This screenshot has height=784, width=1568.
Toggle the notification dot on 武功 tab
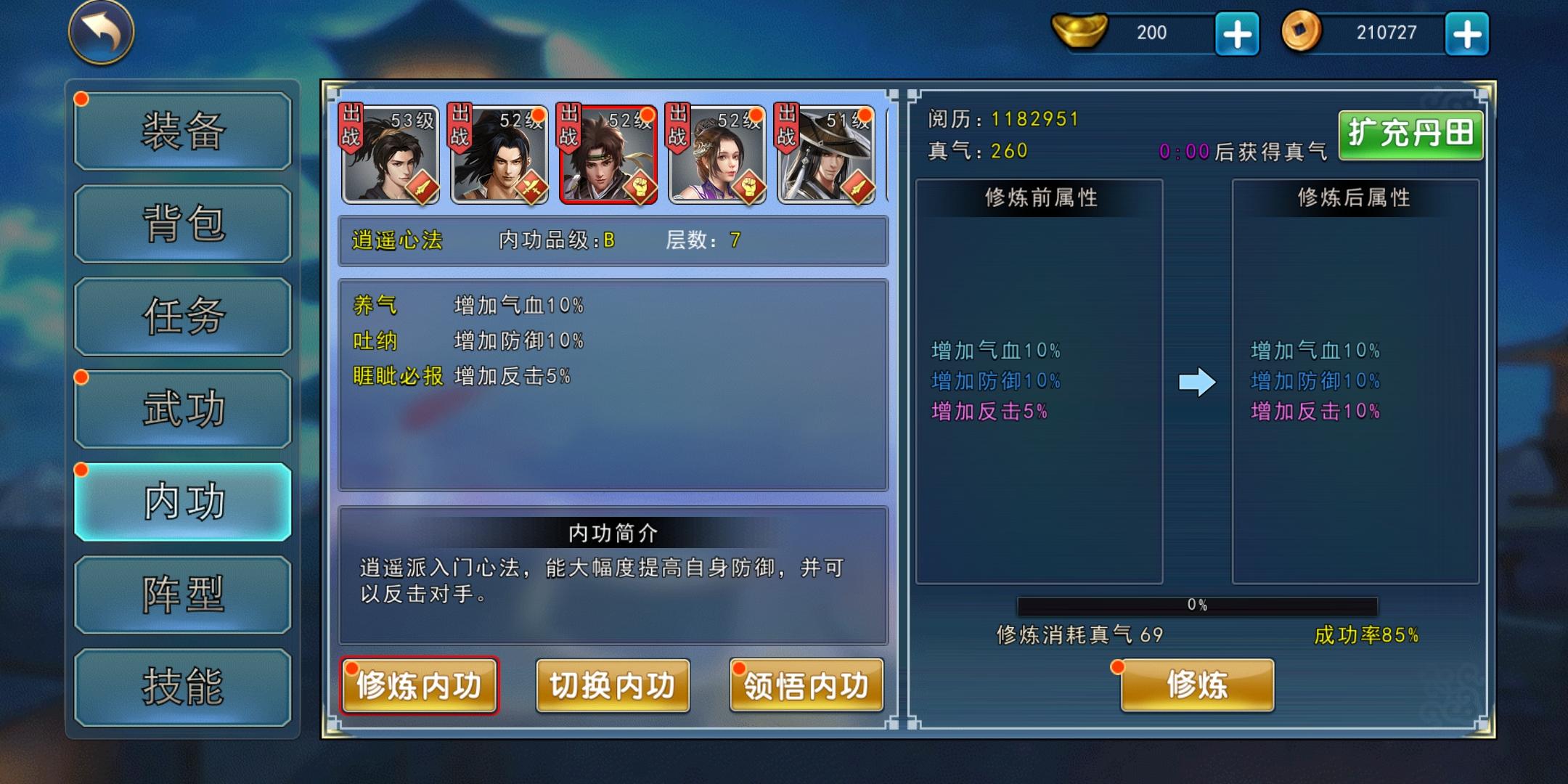(x=80, y=377)
